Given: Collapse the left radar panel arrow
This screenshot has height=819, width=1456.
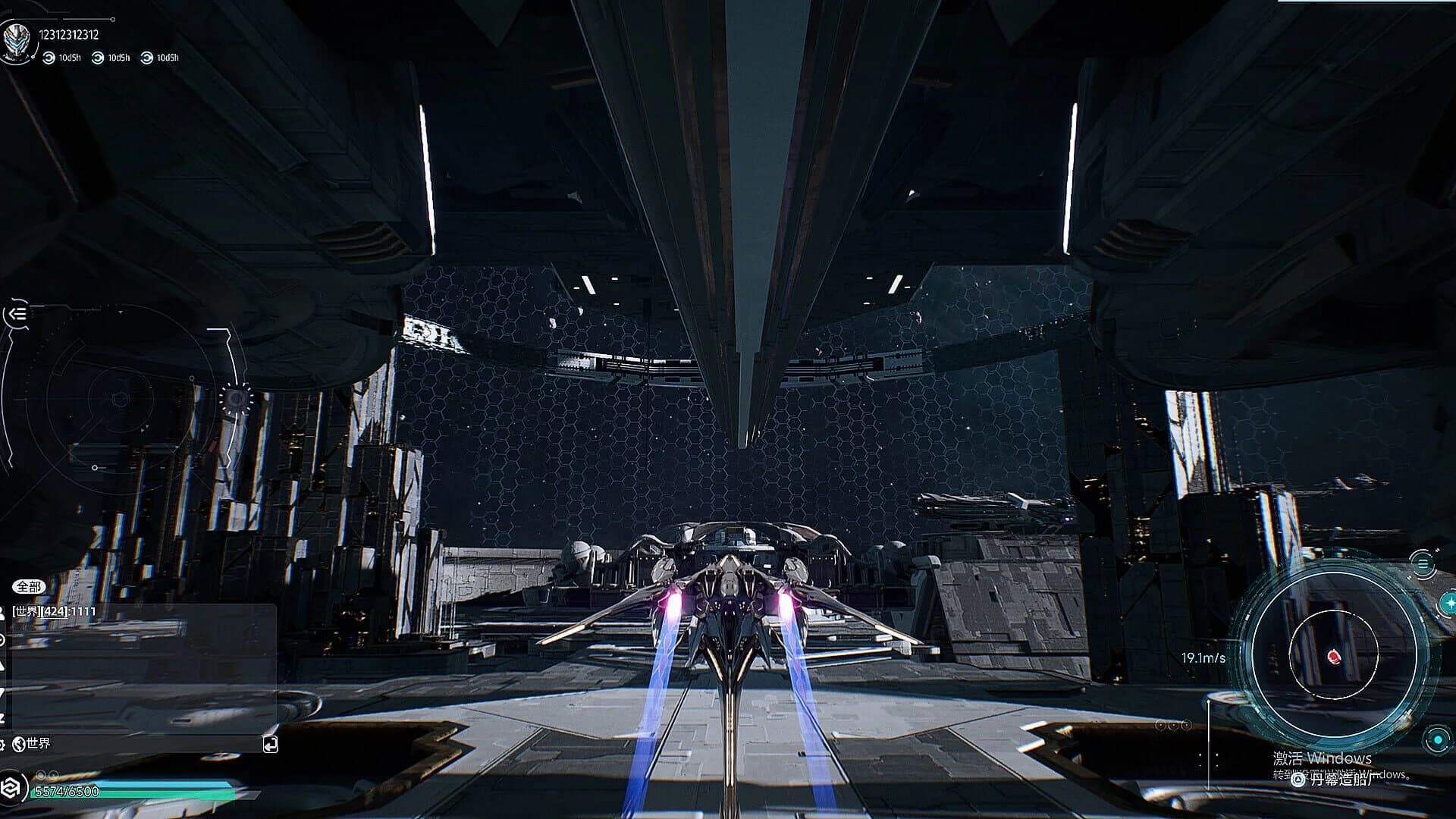Looking at the screenshot, I should (17, 313).
